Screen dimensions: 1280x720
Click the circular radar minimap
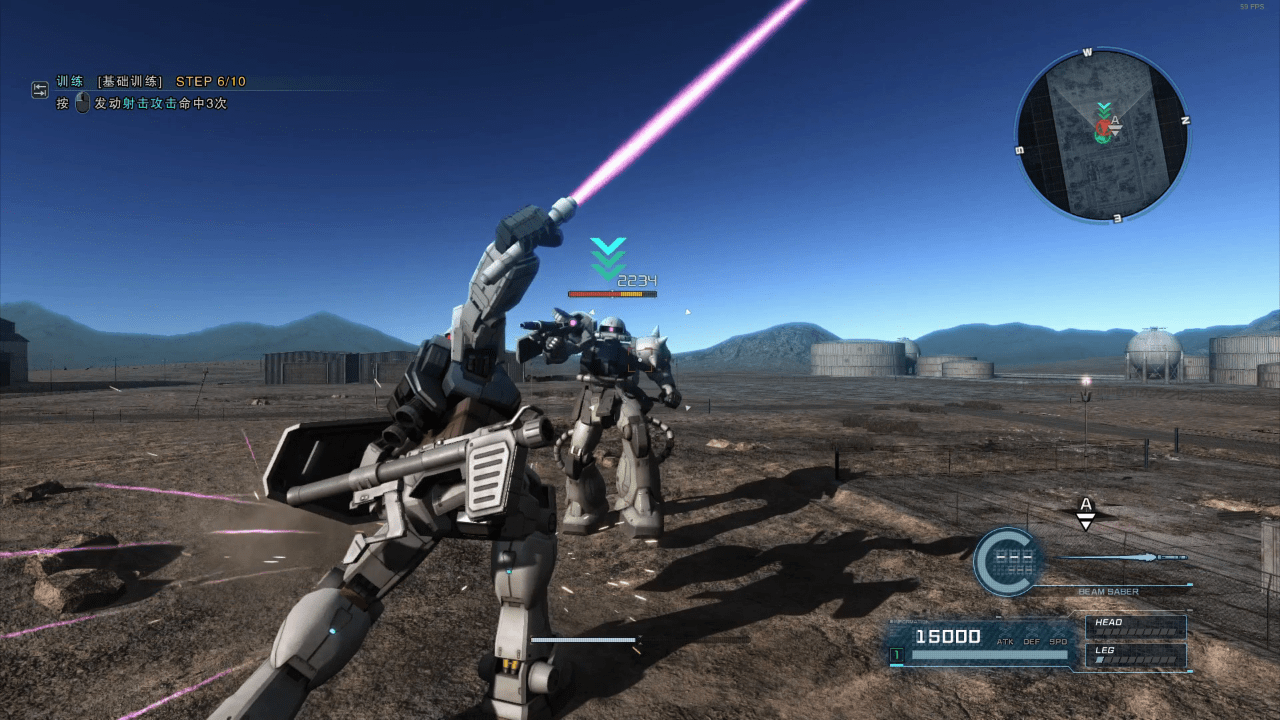click(x=1102, y=134)
